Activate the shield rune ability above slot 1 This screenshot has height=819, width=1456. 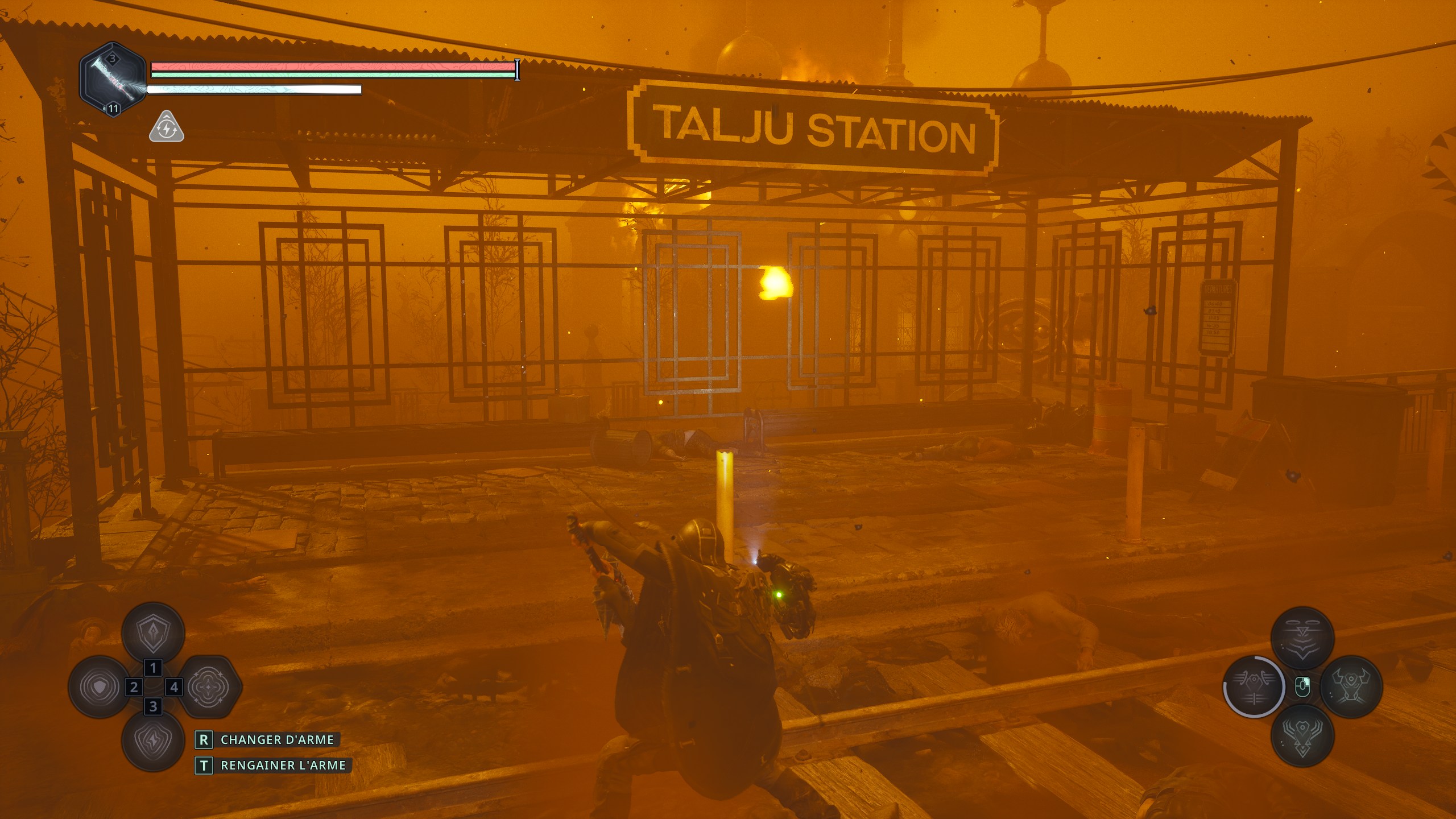pyautogui.click(x=154, y=634)
